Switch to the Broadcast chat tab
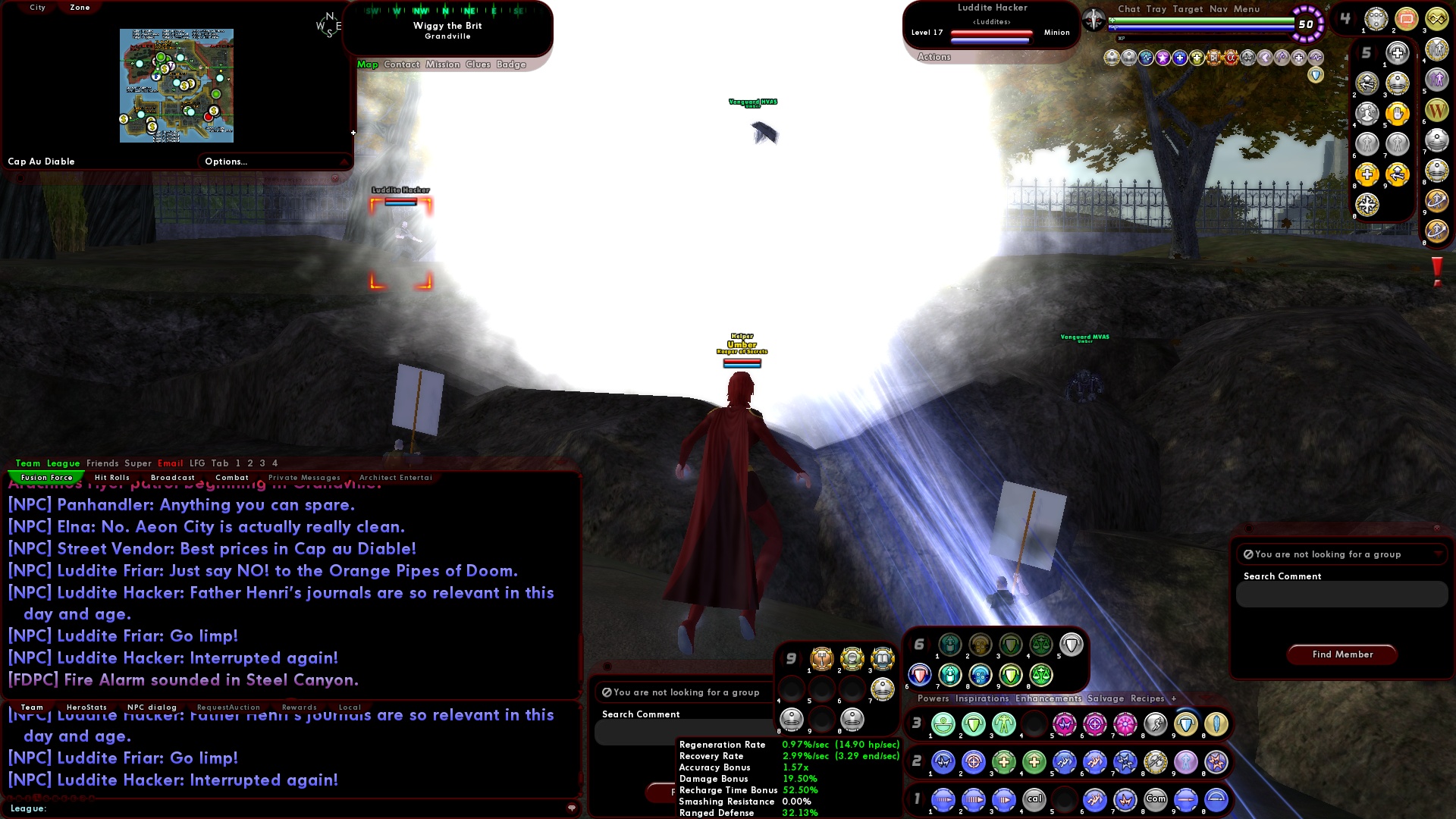Image resolution: width=1456 pixels, height=819 pixels. tap(173, 477)
